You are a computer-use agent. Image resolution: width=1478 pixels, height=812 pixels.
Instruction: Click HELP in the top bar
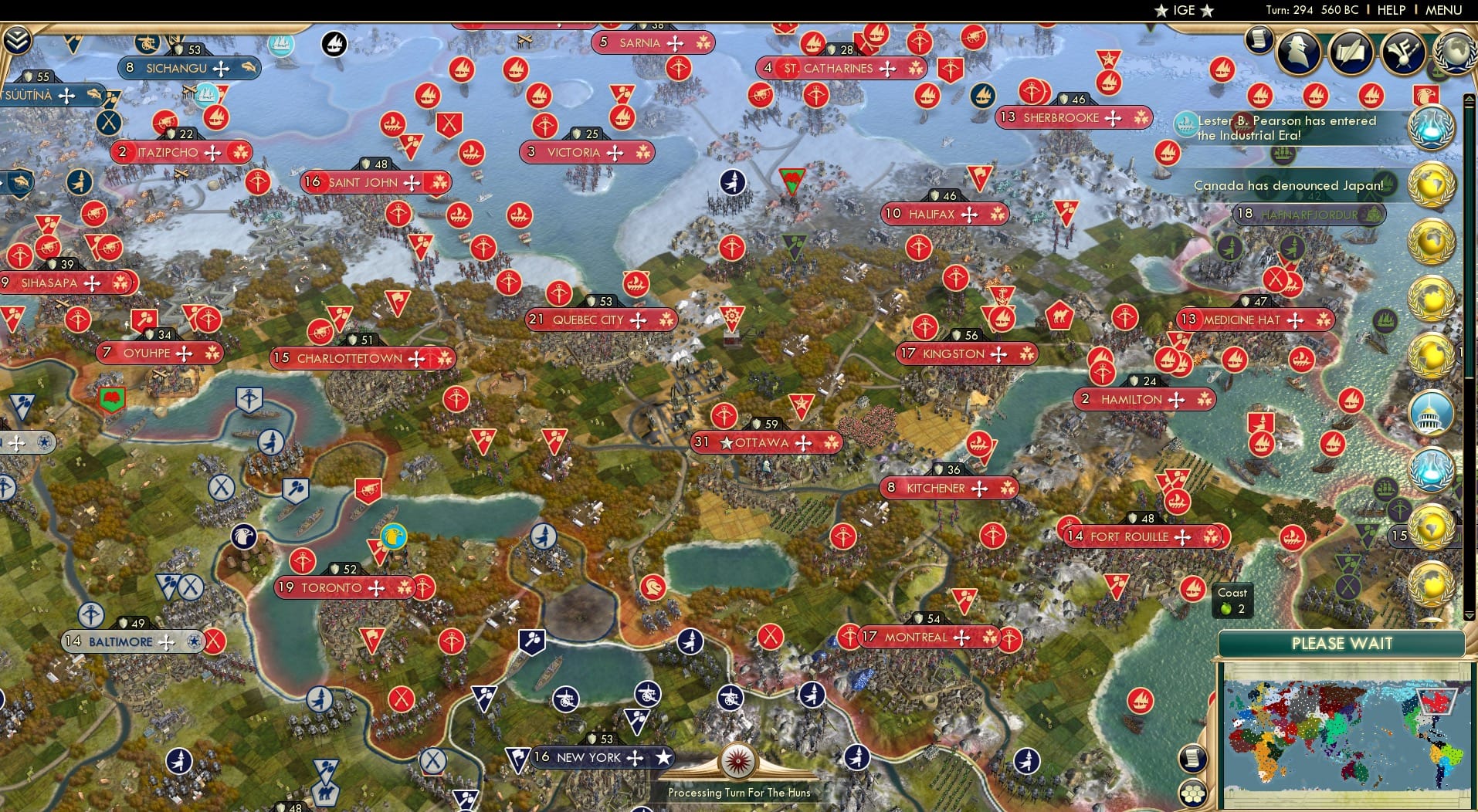(1390, 10)
